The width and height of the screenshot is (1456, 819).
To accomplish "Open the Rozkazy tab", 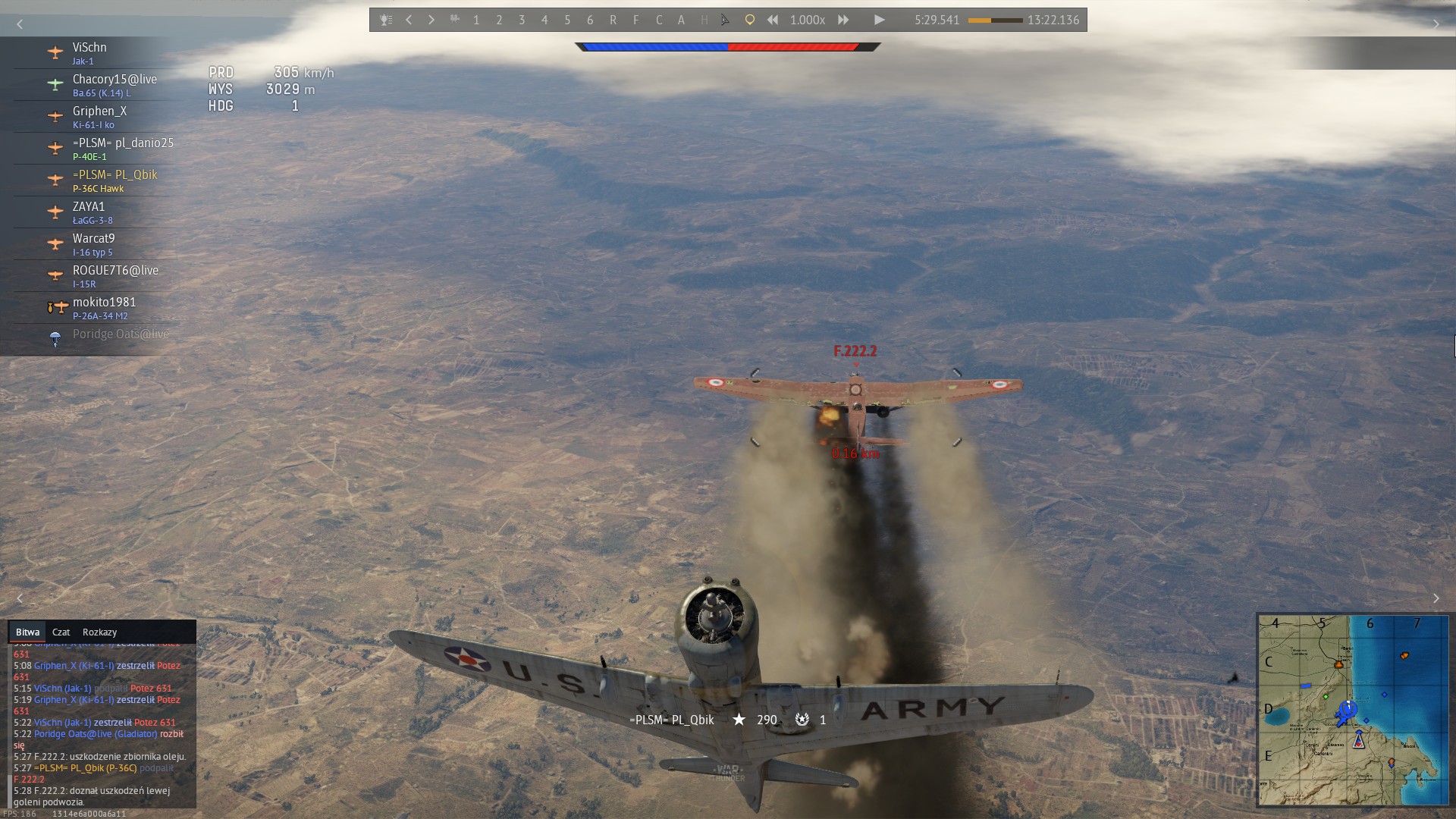I will pos(99,632).
